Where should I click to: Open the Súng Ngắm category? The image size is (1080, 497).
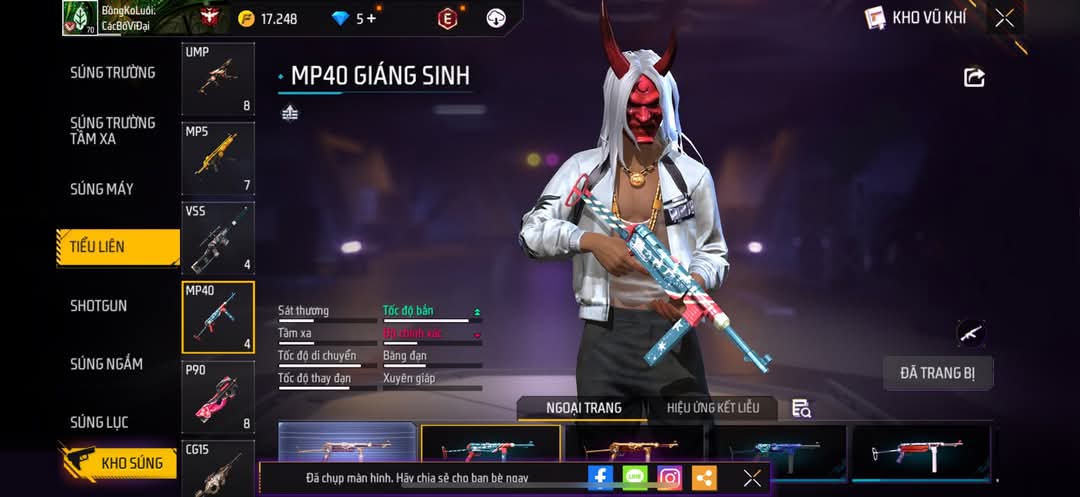(x=106, y=364)
